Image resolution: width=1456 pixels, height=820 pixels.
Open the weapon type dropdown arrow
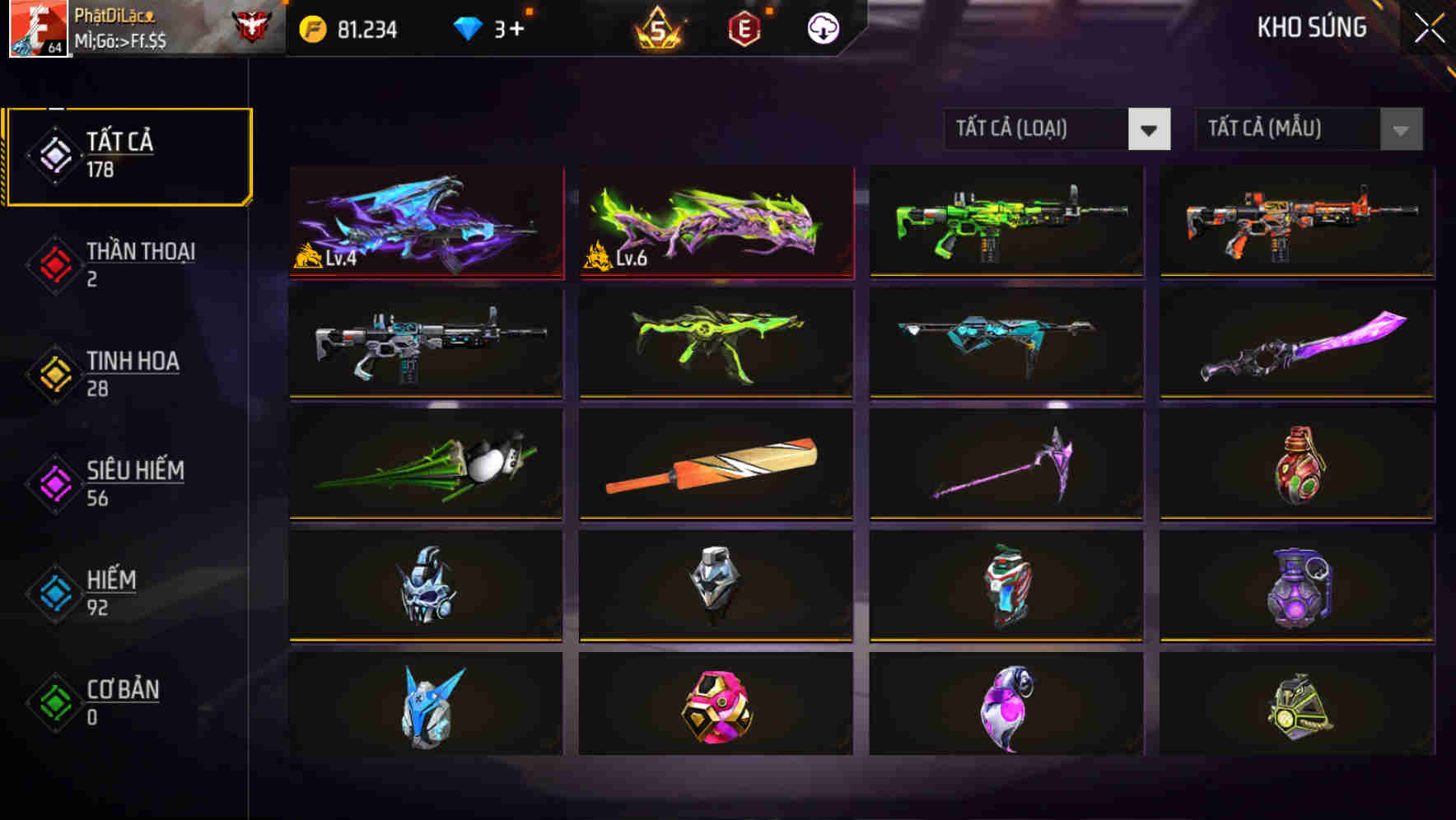pyautogui.click(x=1150, y=129)
